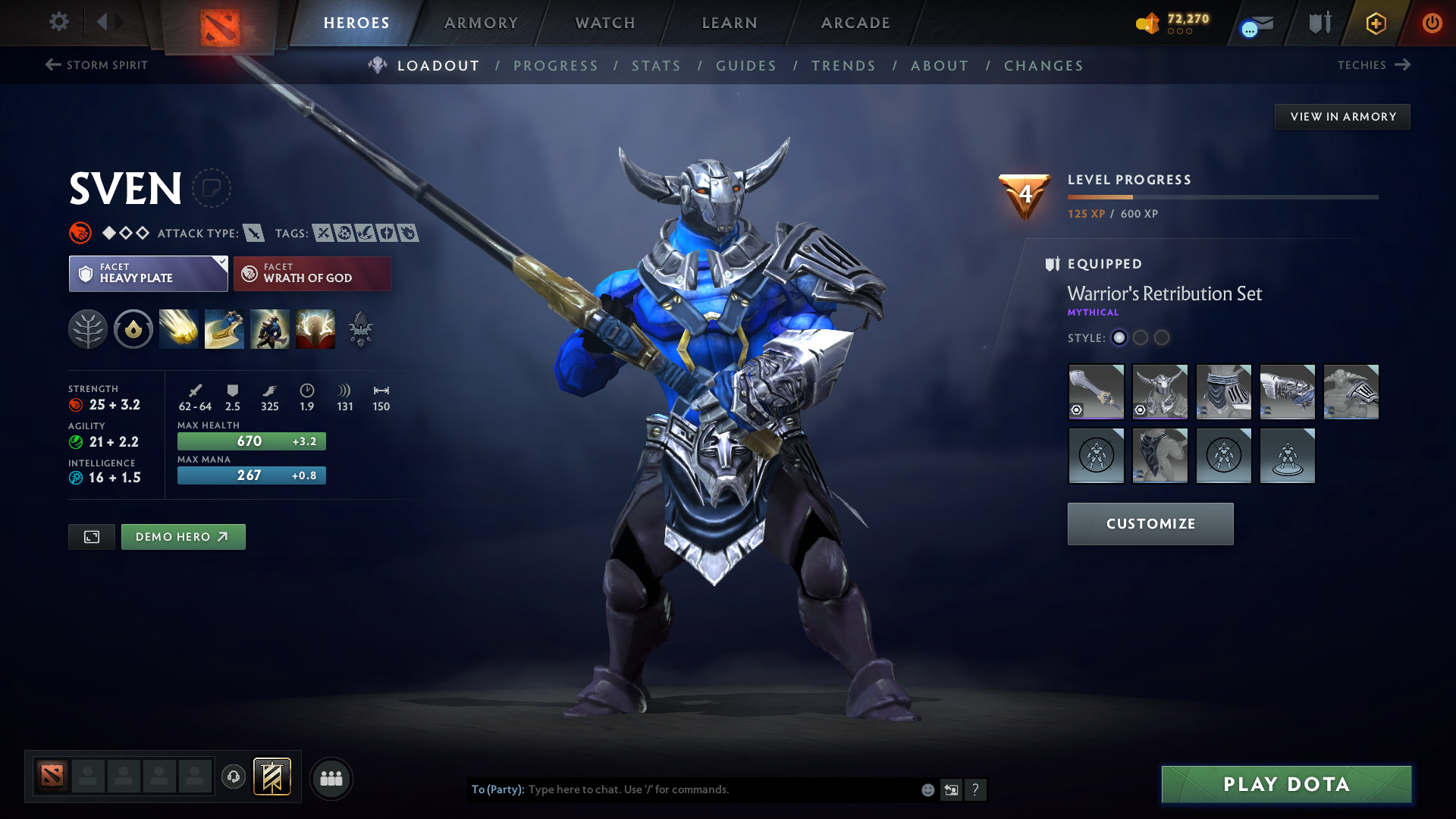Open the notifications envelope in the top bar
Viewport: 1456px width, 819px height.
pyautogui.click(x=1255, y=23)
